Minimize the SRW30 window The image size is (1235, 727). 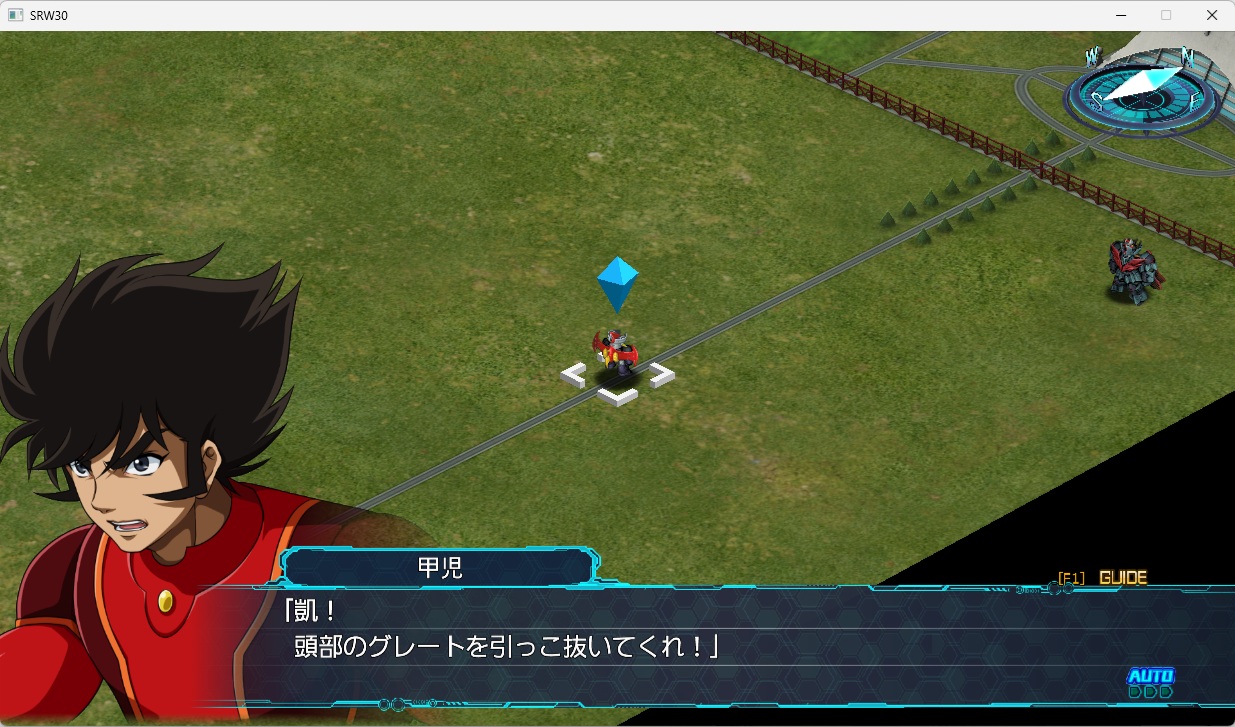point(1120,15)
